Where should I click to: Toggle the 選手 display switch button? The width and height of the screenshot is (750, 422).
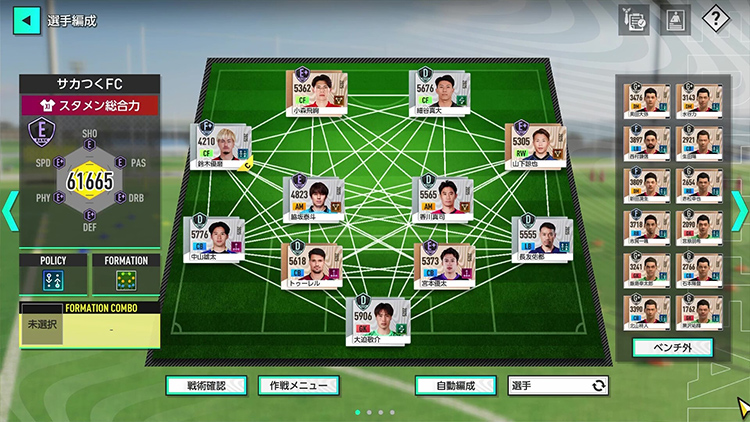coord(557,385)
